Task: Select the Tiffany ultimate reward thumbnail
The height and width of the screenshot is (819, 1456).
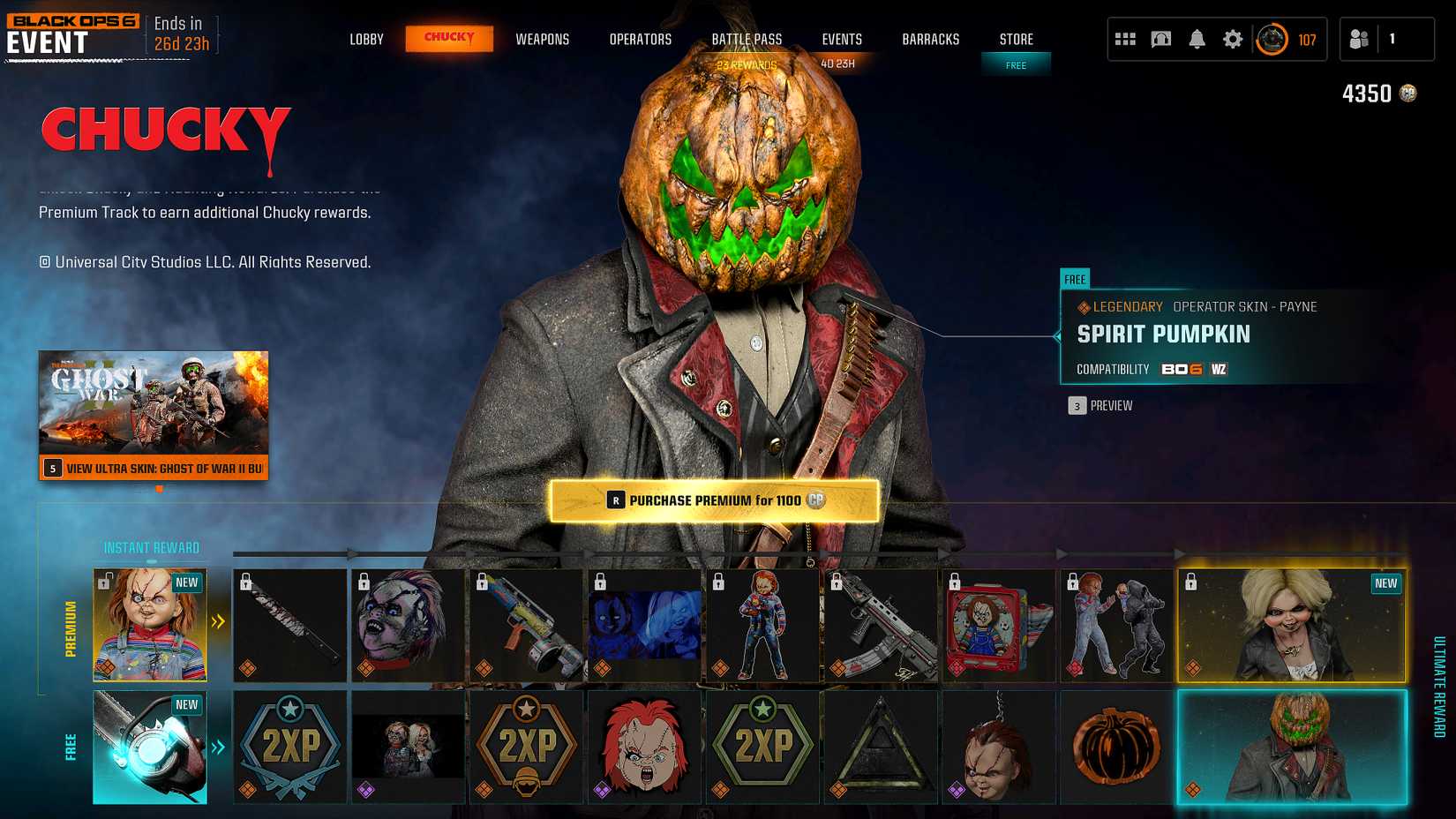Action: pyautogui.click(x=1291, y=625)
